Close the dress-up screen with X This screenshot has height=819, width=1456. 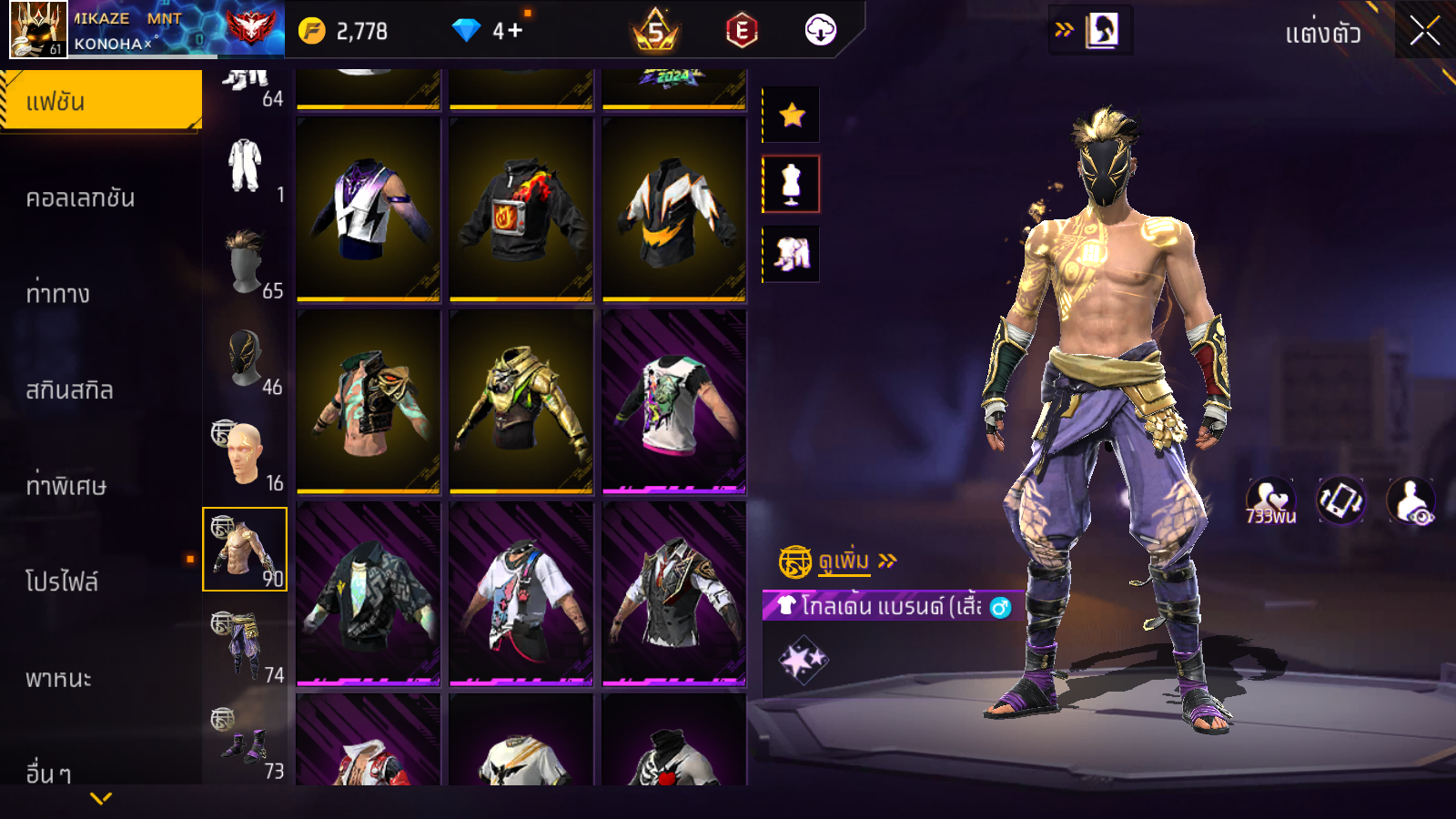coord(1425,32)
